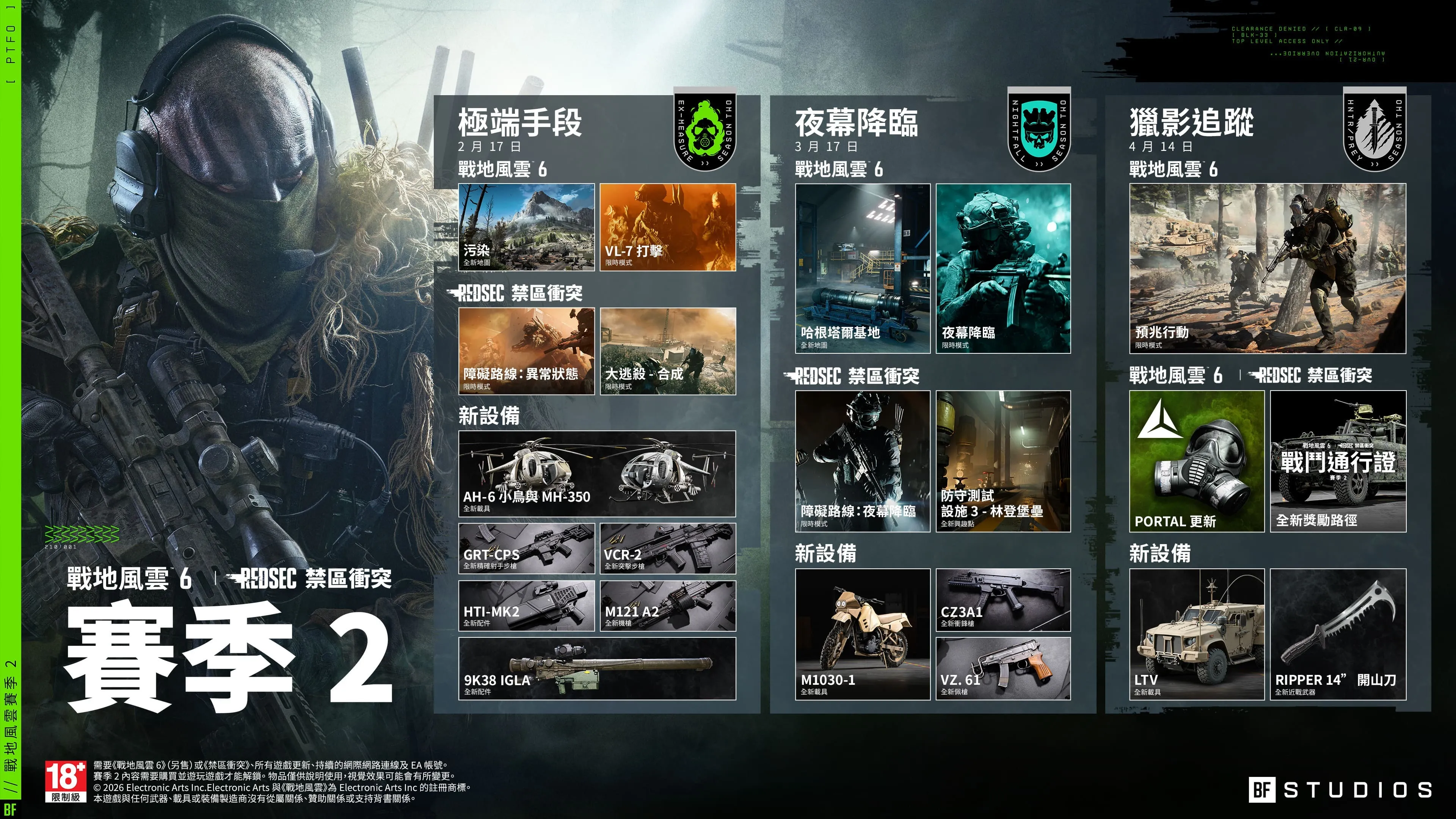Click the 障礙路線:夜幕降臨 tile
Viewport: 1456px width, 819px height.
(x=863, y=461)
